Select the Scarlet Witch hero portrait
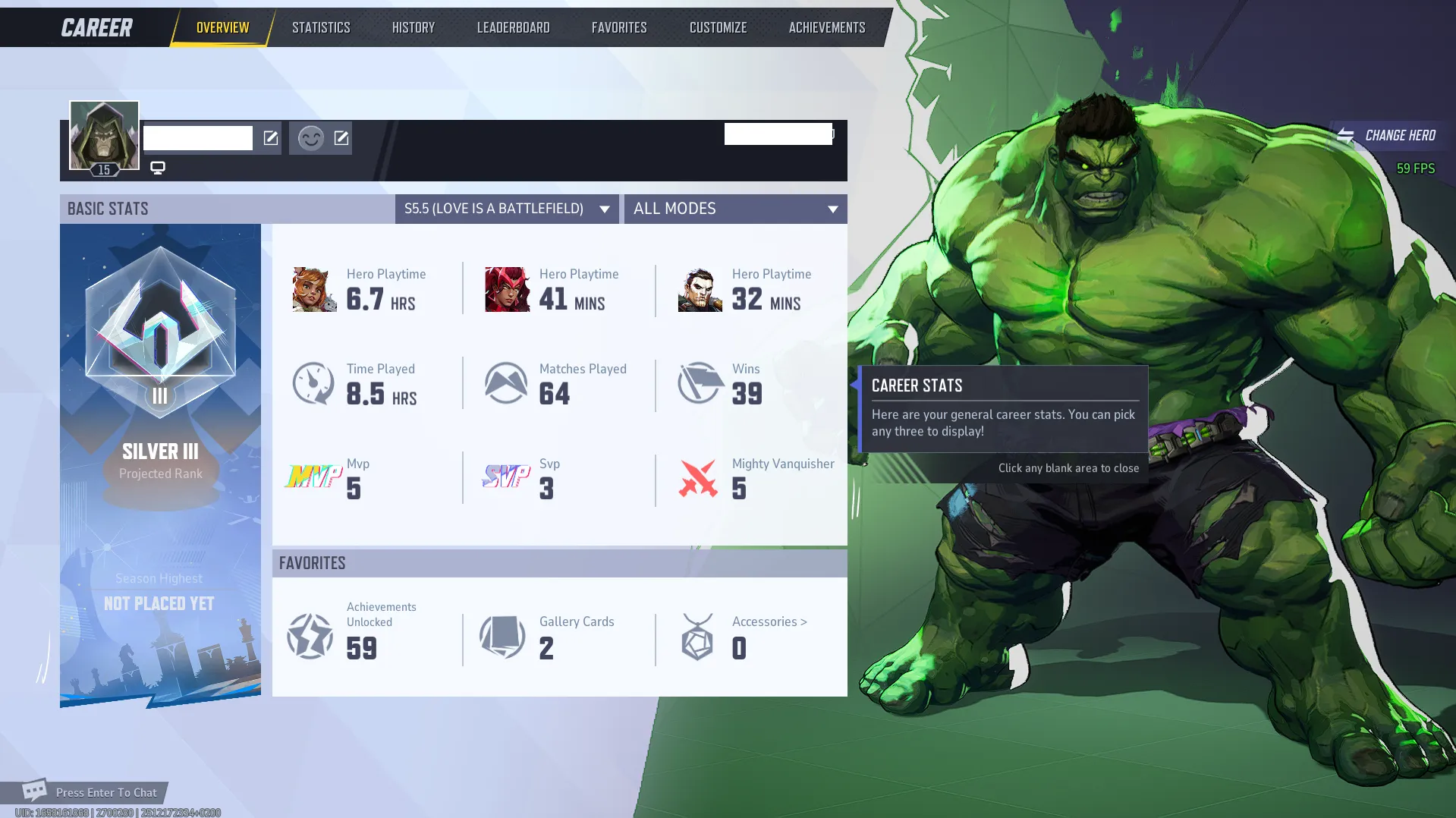The width and height of the screenshot is (1456, 818). (x=505, y=288)
